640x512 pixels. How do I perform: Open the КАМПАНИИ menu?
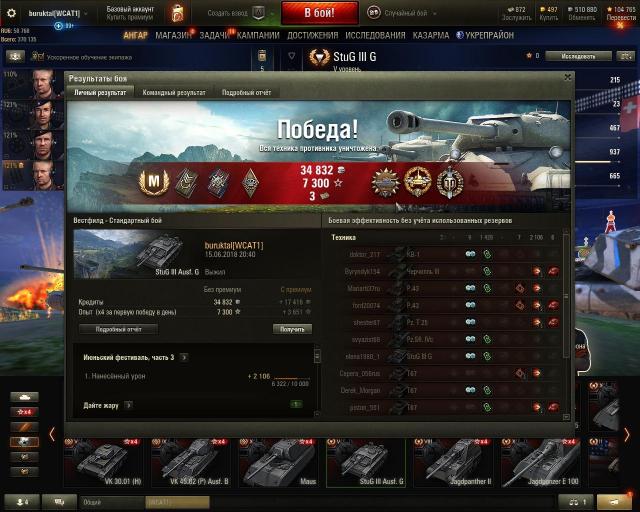coord(258,34)
